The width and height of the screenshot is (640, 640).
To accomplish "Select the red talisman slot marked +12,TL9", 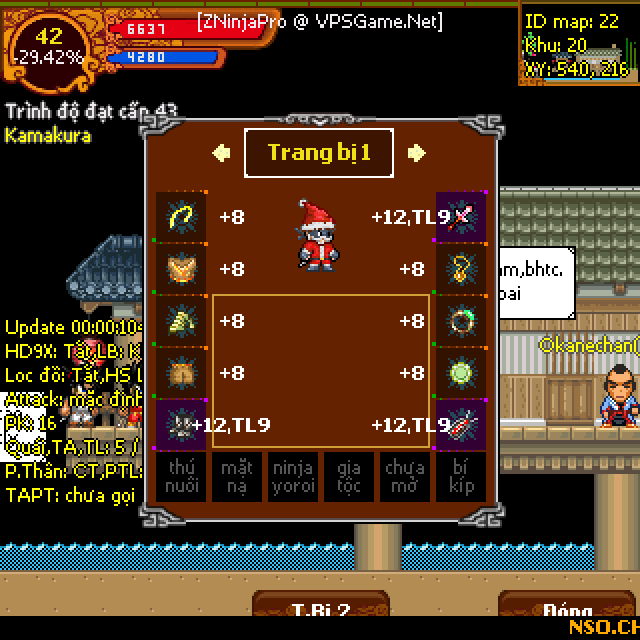I will click(x=461, y=425).
